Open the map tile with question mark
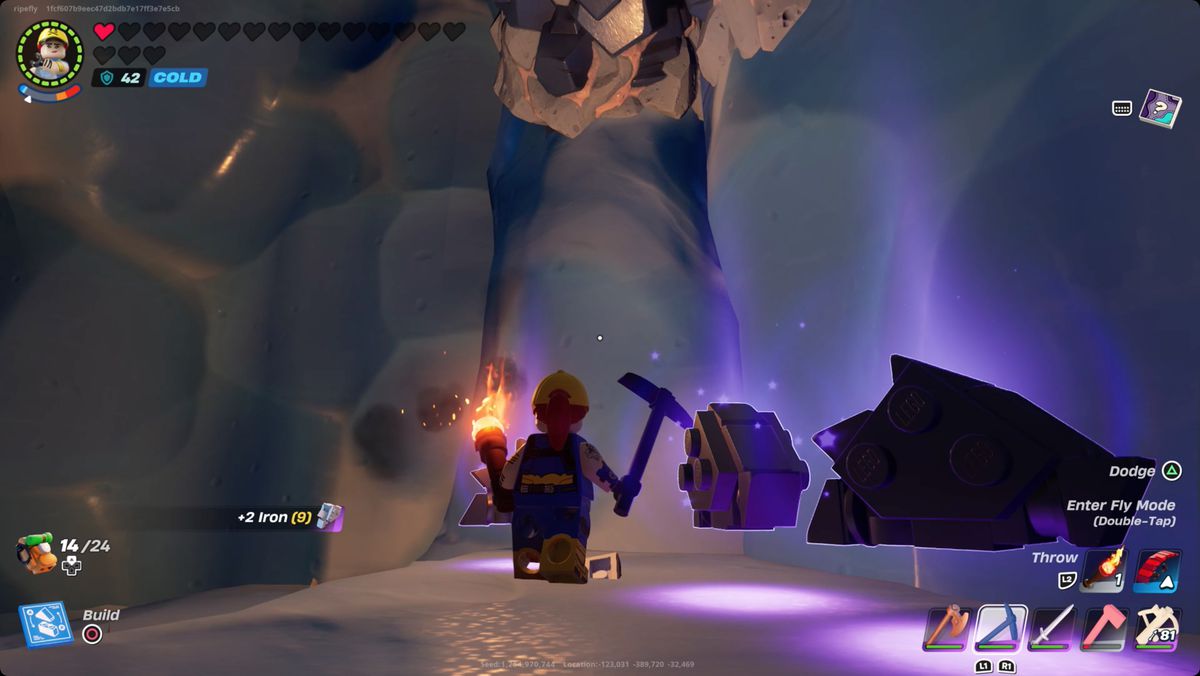This screenshot has width=1200, height=676. [x=1159, y=108]
